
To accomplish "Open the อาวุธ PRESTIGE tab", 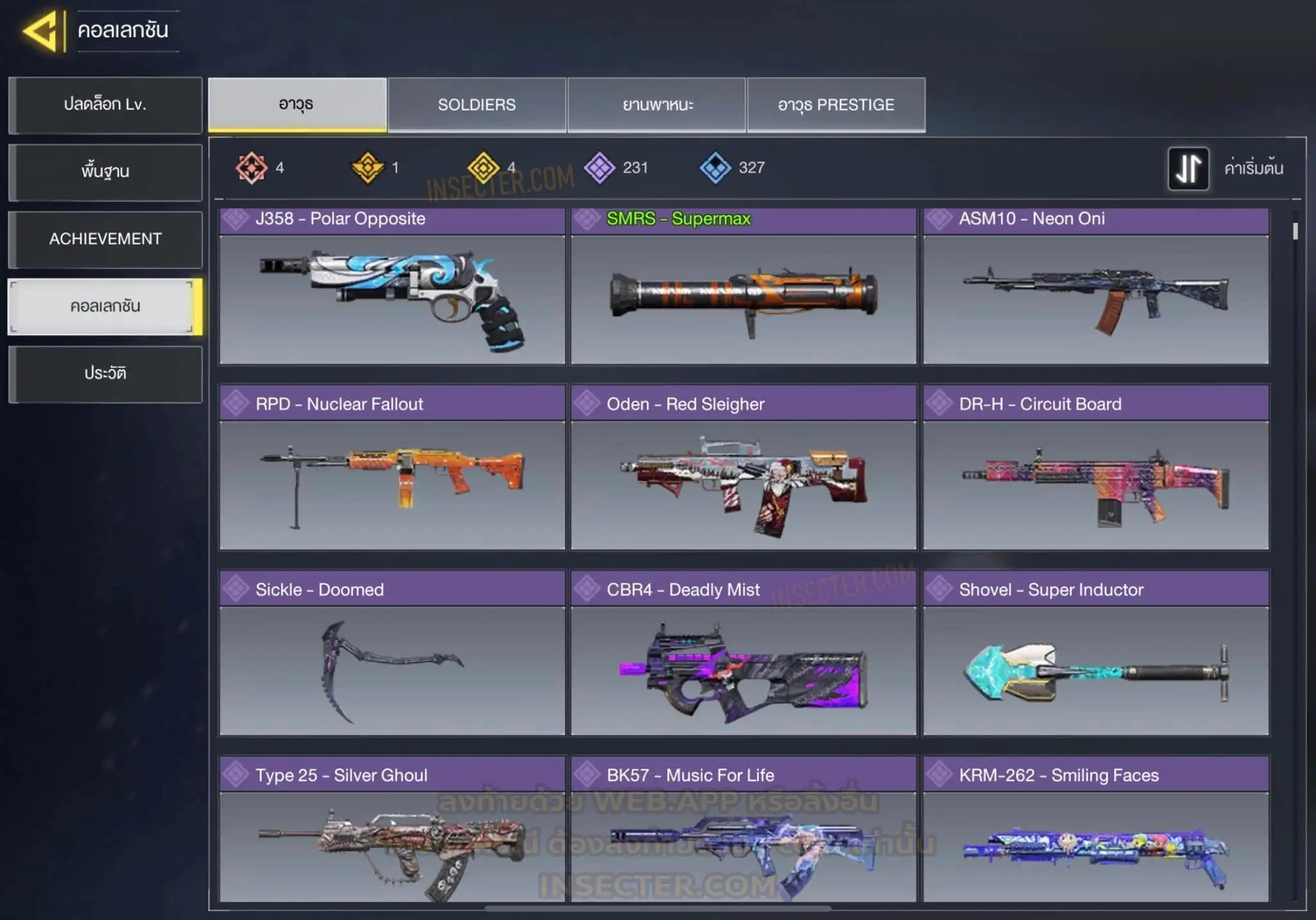I will click(836, 105).
